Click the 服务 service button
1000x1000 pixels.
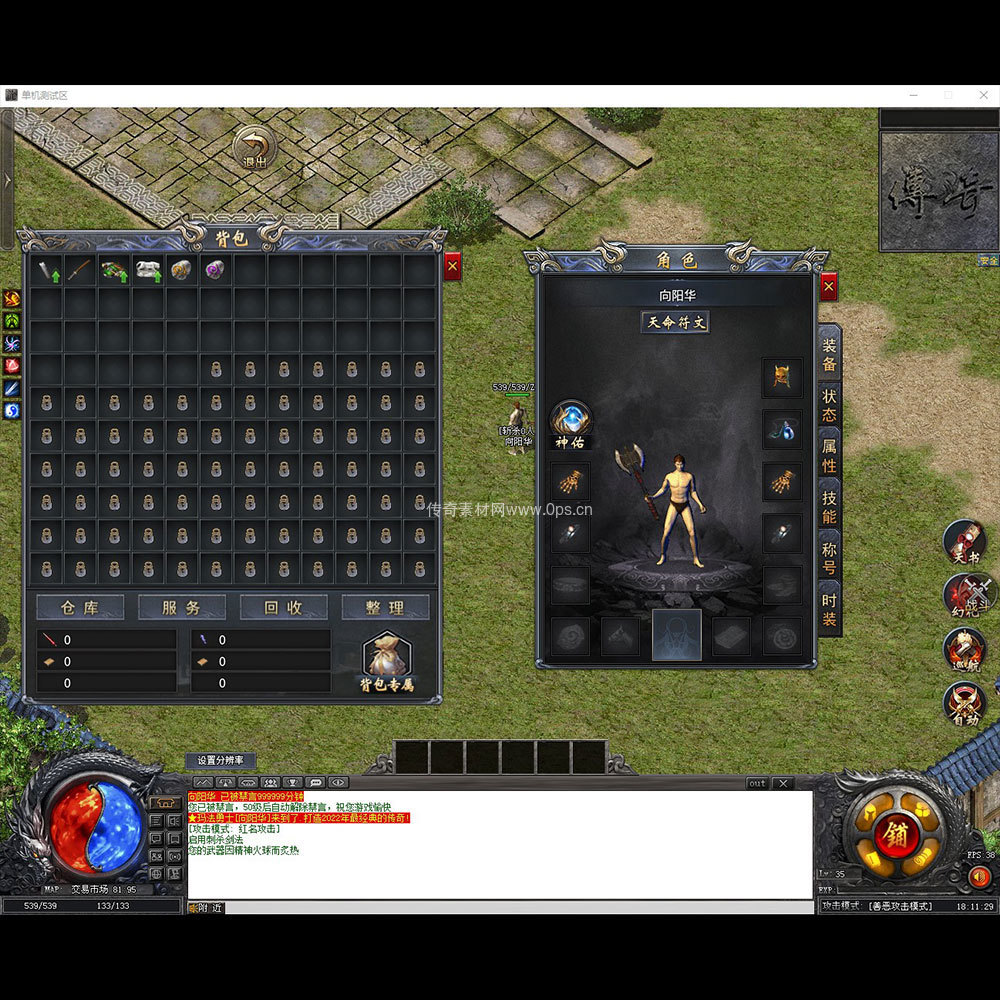(x=181, y=607)
